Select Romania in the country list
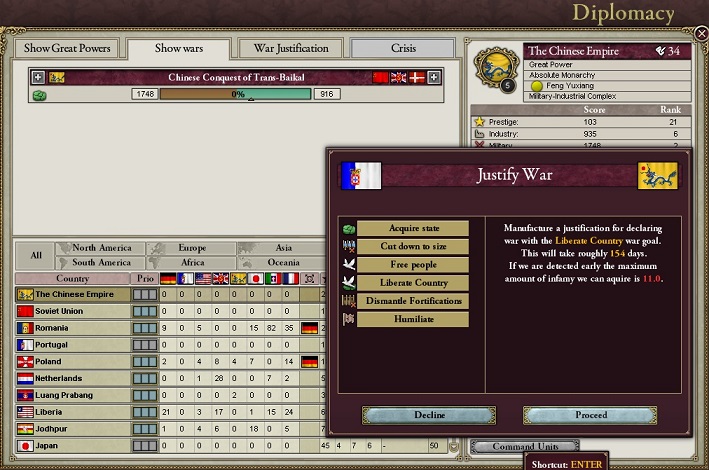709x470 pixels. click(x=73, y=328)
